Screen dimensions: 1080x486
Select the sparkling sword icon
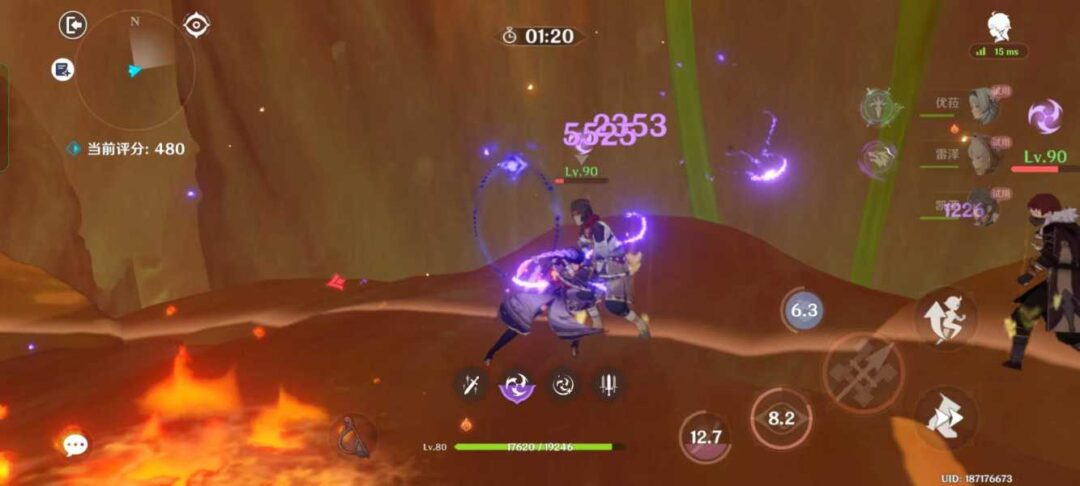(x=470, y=385)
